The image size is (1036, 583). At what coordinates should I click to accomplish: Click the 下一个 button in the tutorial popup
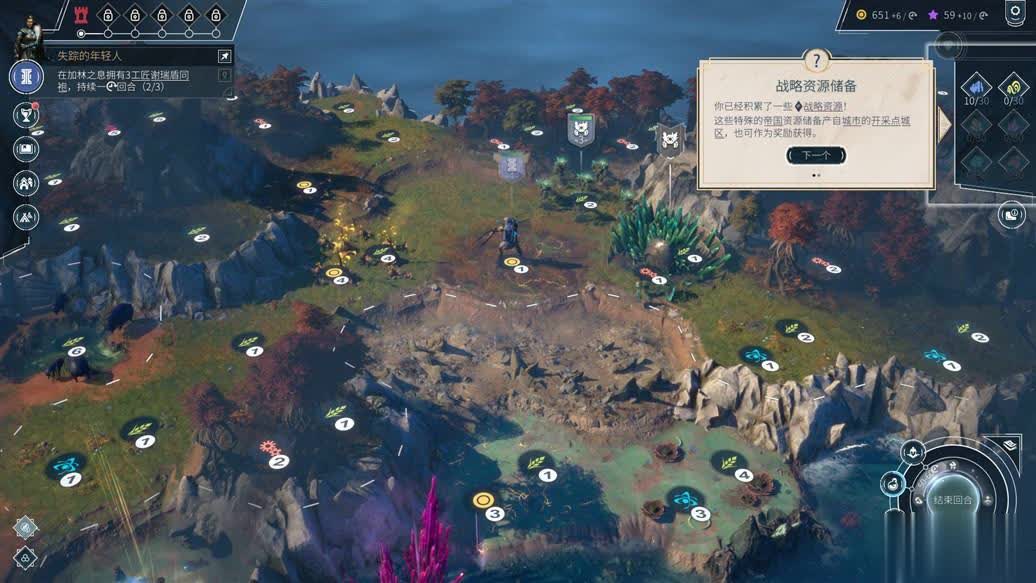(x=816, y=155)
